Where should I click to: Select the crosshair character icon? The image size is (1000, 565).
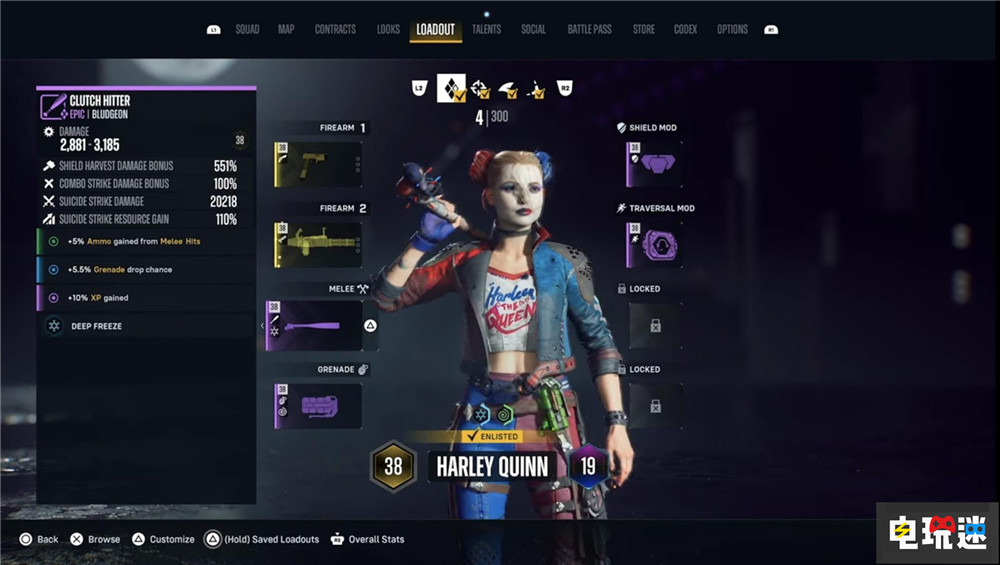pos(480,89)
